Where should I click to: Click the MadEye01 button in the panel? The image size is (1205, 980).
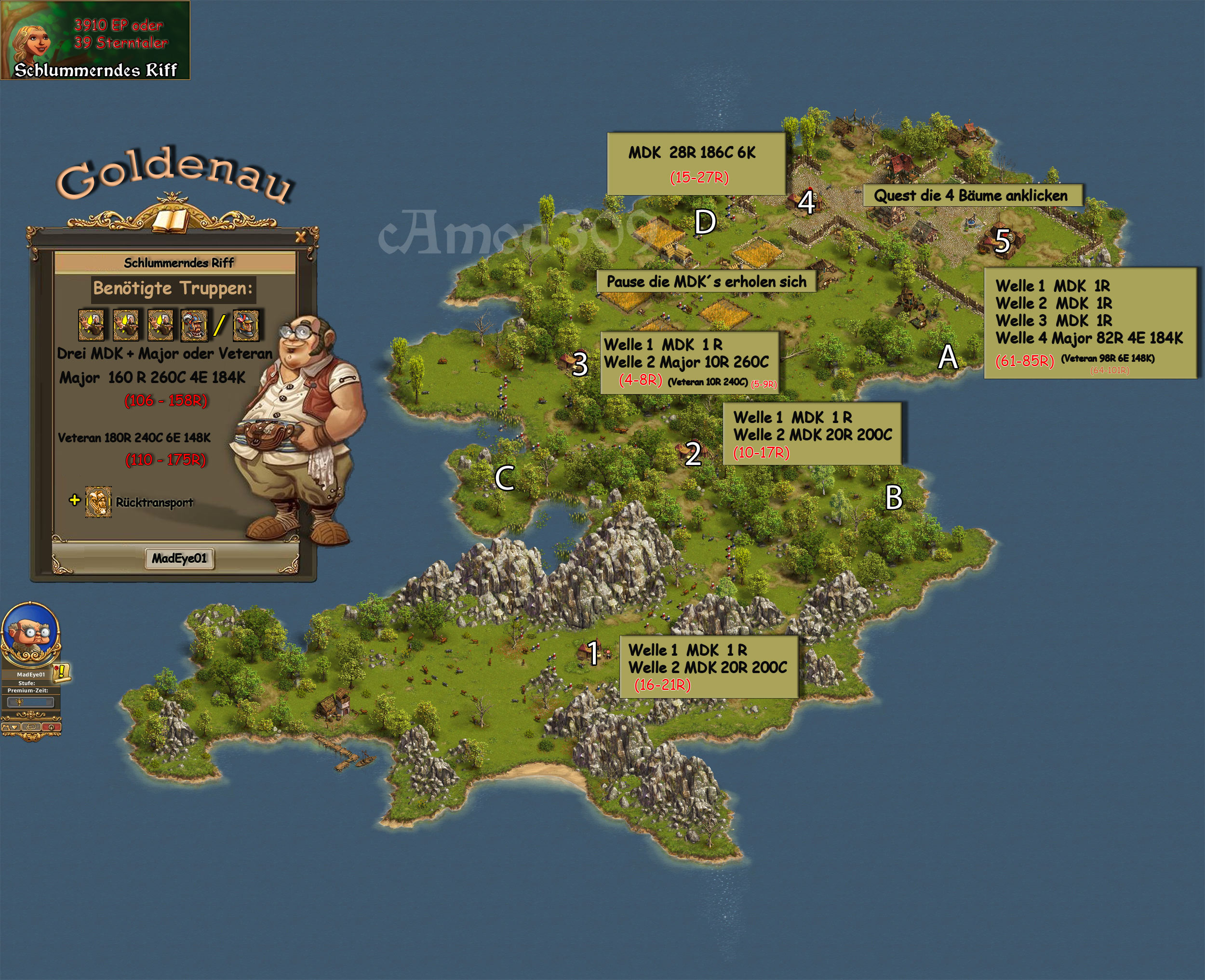(x=180, y=558)
